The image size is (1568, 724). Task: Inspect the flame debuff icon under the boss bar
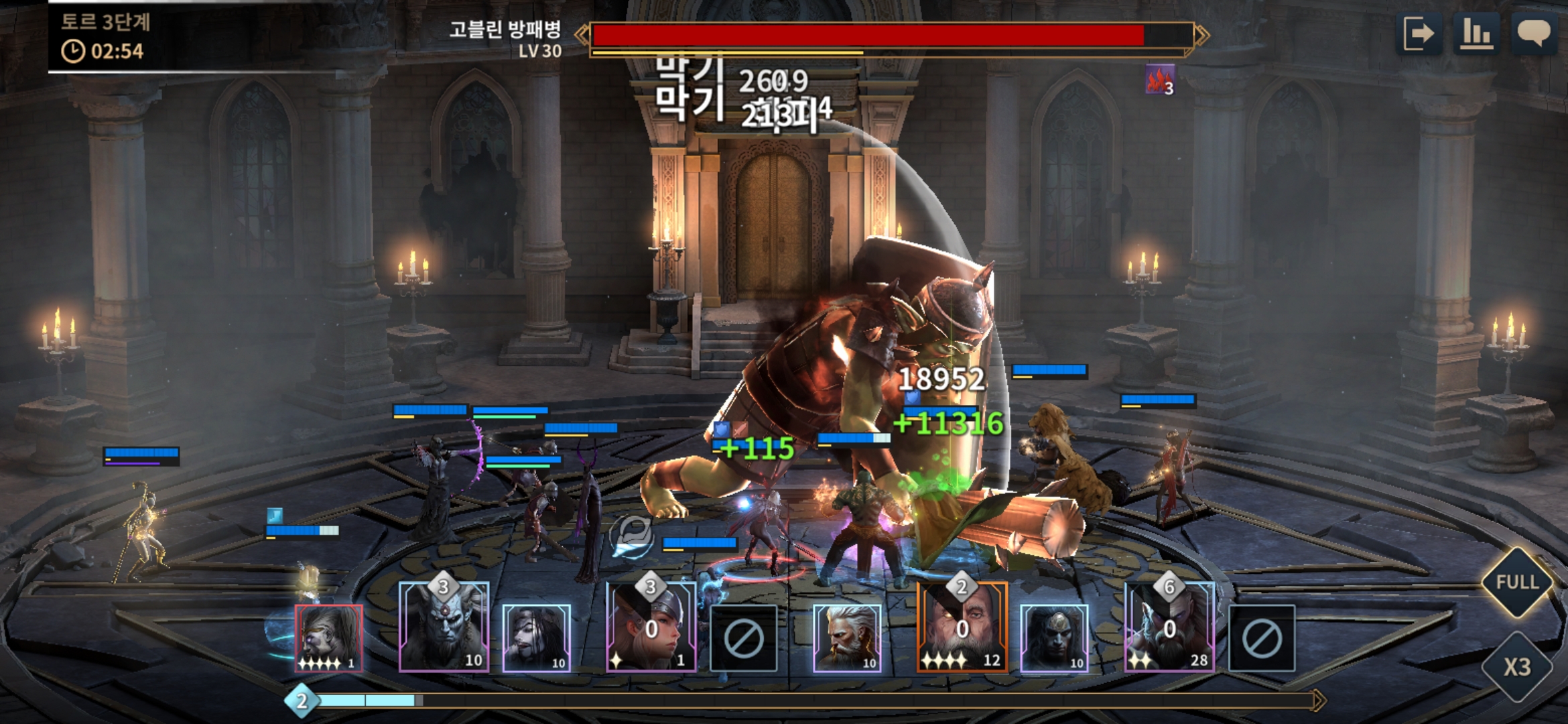(1159, 80)
